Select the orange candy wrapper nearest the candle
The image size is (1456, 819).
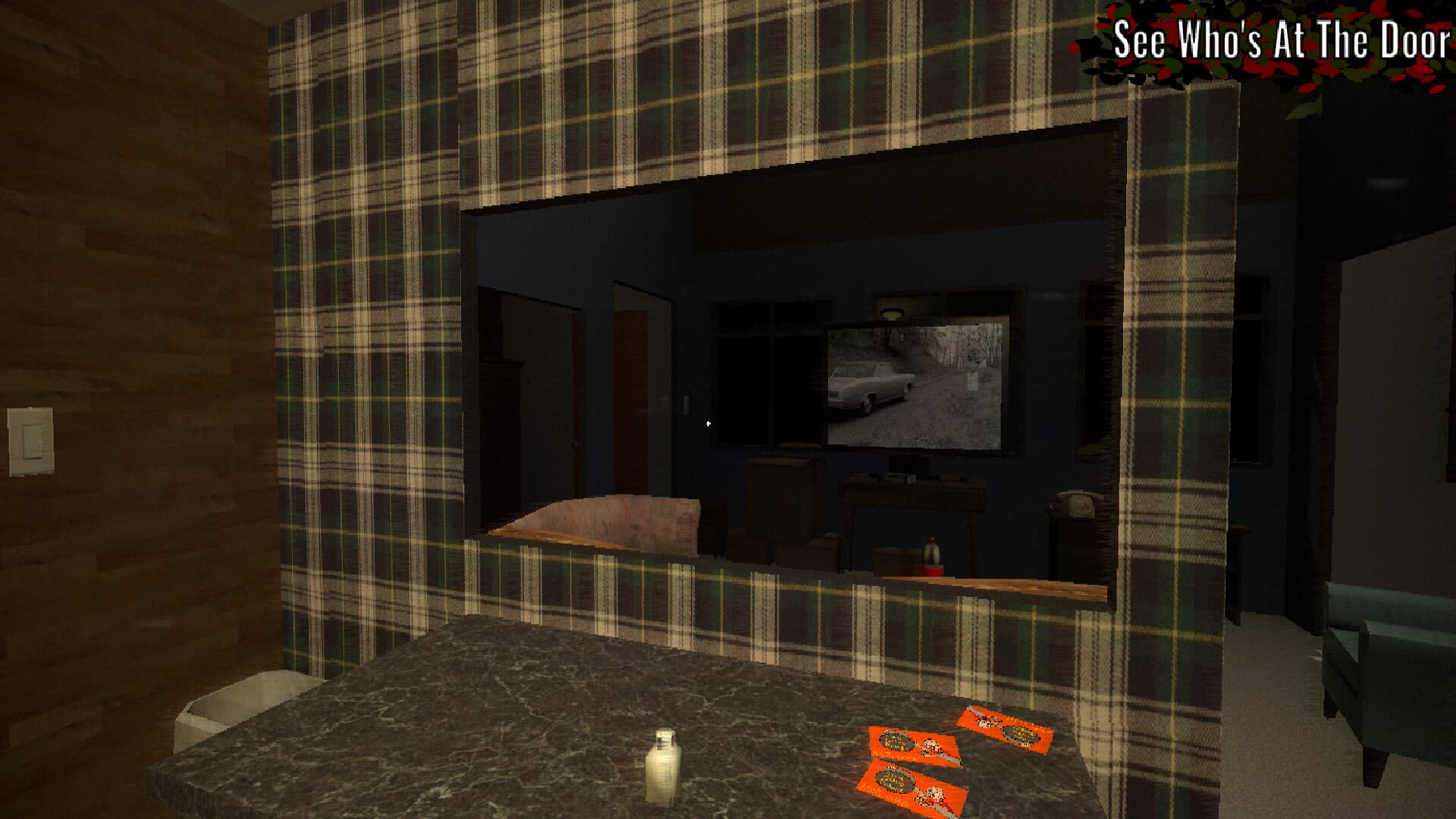[x=910, y=789]
